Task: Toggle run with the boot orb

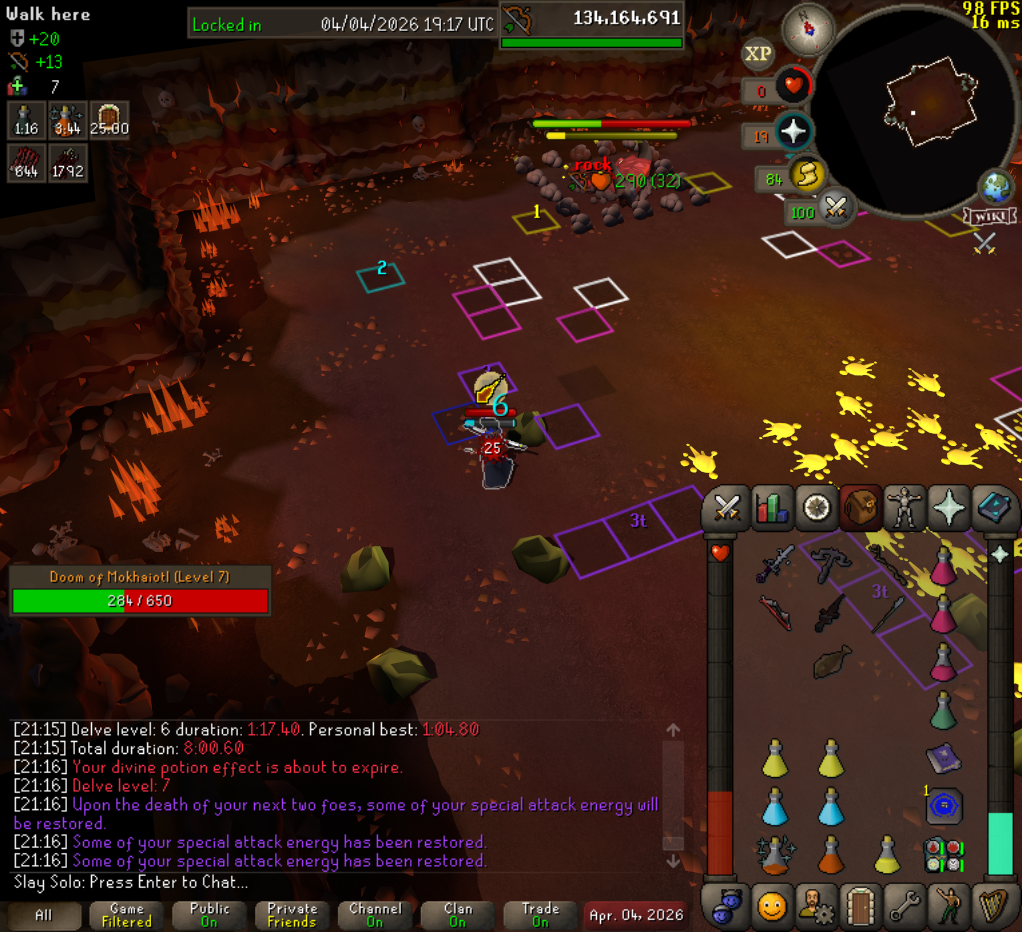Action: (x=805, y=177)
